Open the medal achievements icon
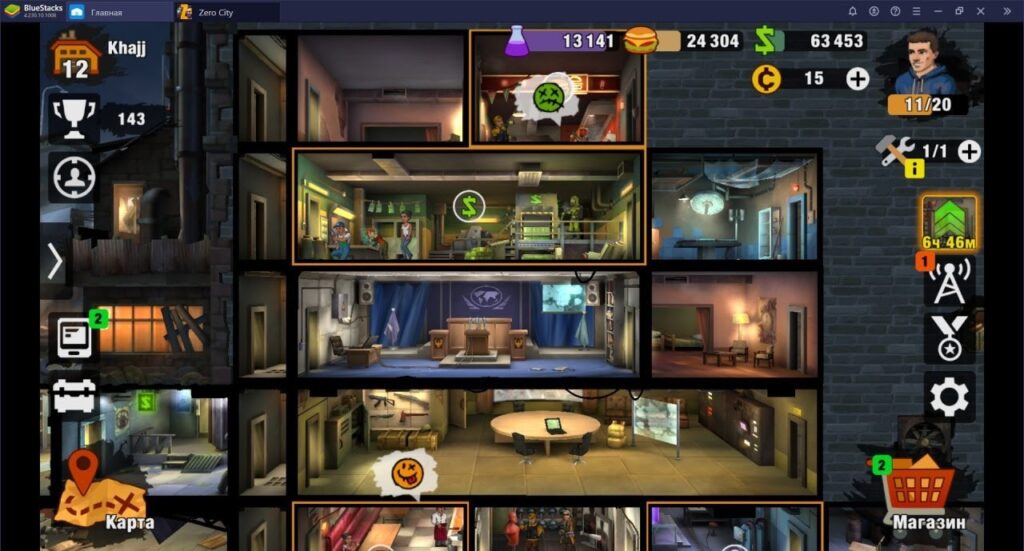The height and width of the screenshot is (551, 1024). 948,338
